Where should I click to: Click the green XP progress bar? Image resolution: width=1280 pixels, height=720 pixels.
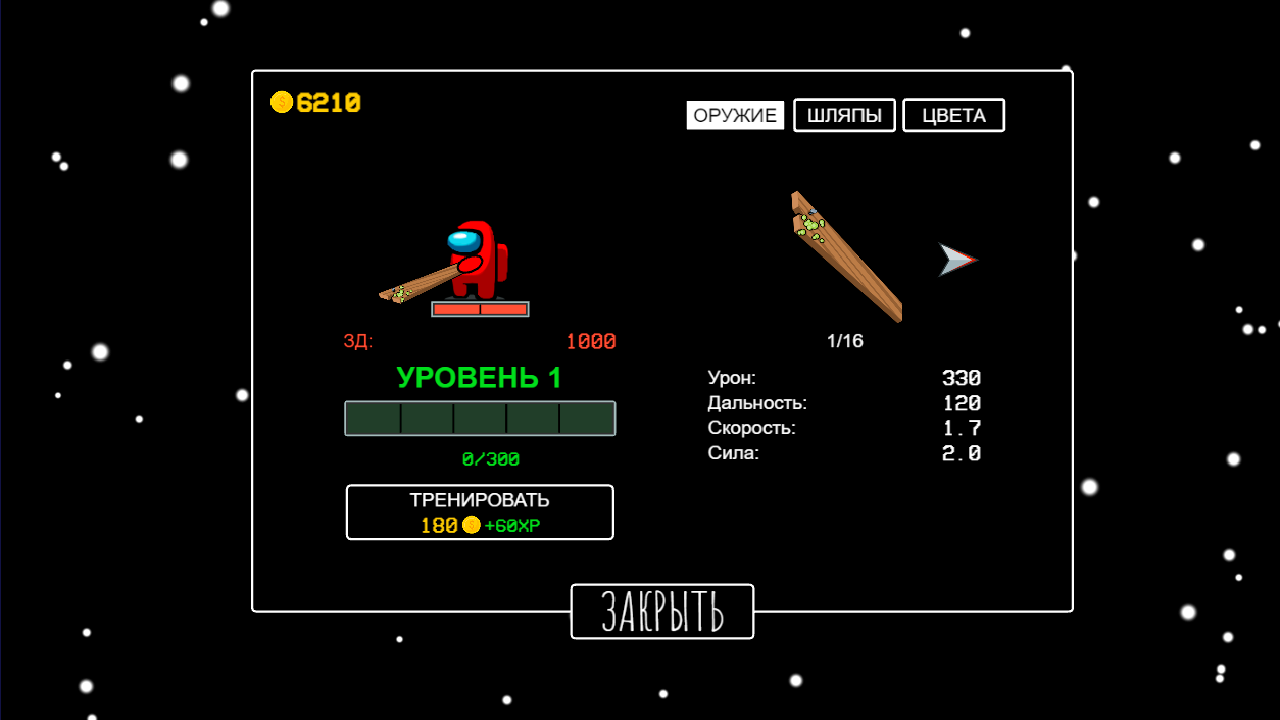pyautogui.click(x=480, y=418)
